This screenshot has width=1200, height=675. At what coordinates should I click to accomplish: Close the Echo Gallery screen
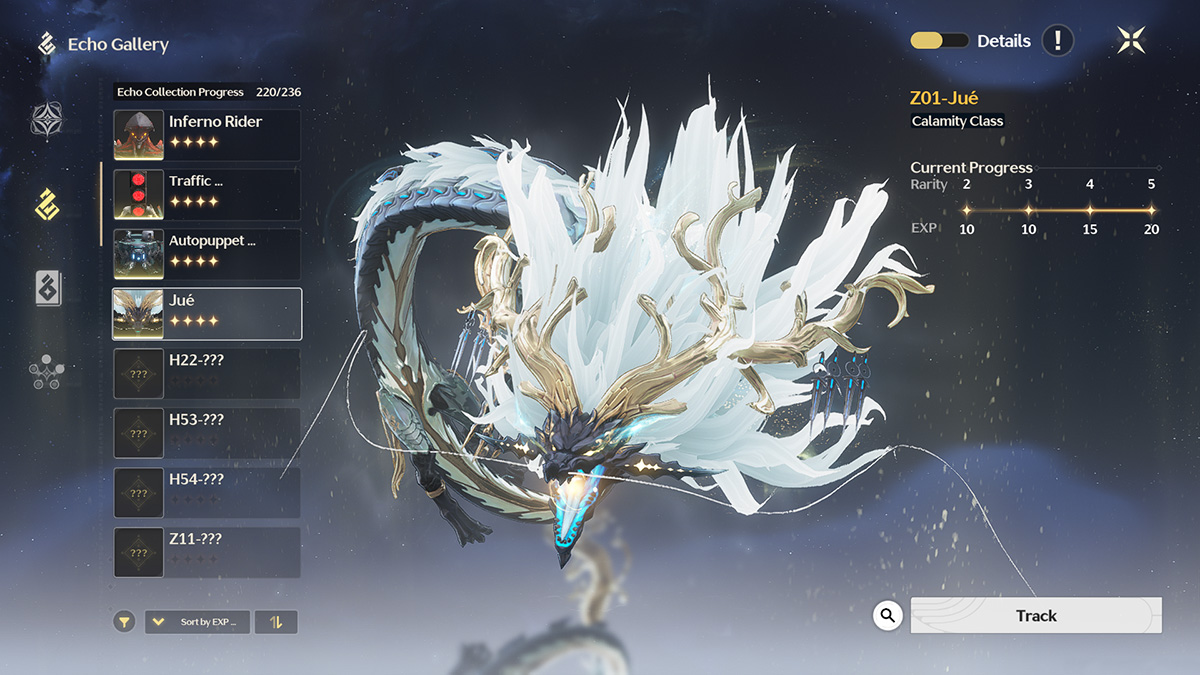[1131, 40]
